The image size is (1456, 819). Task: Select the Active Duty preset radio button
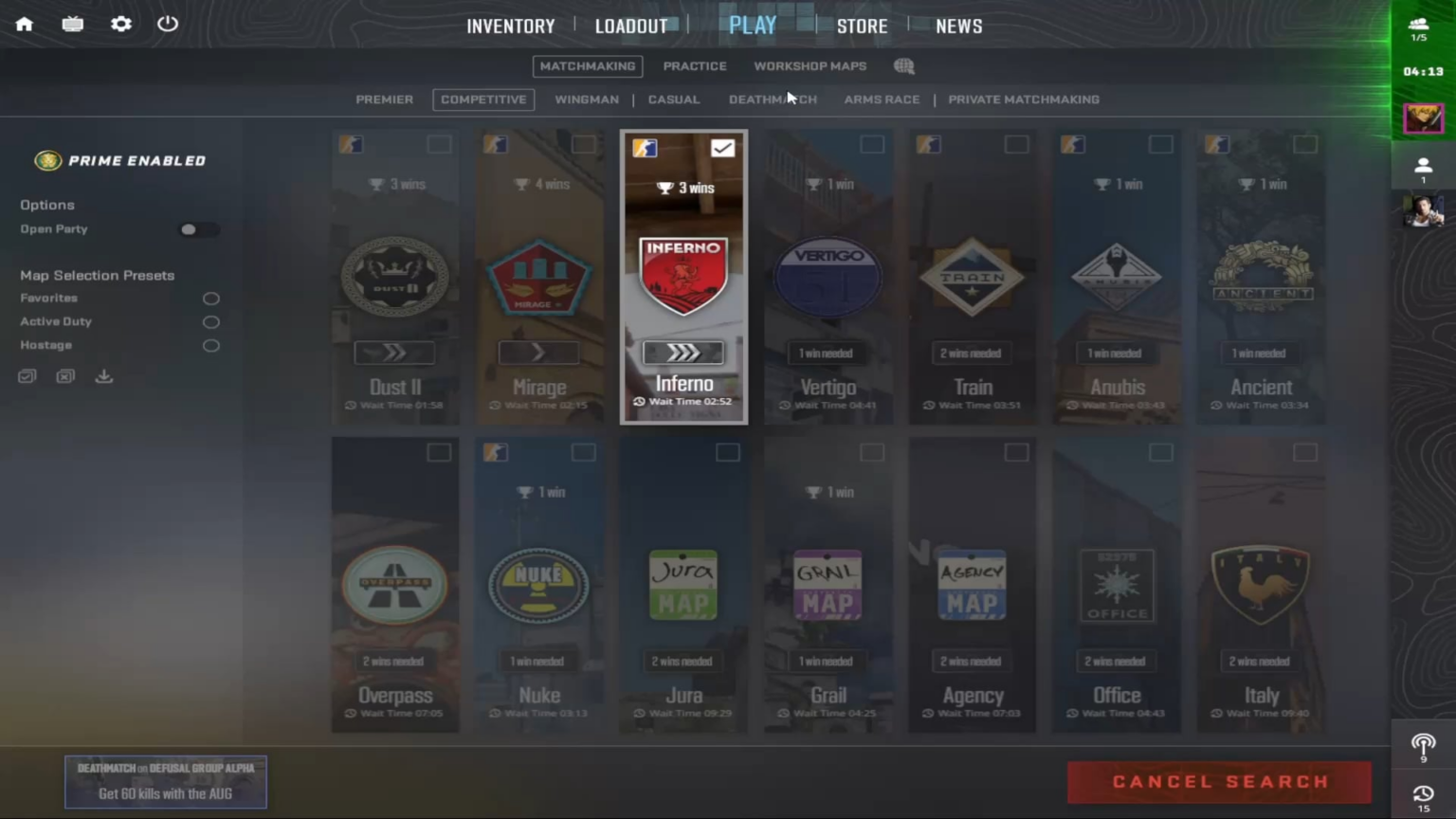pos(210,322)
